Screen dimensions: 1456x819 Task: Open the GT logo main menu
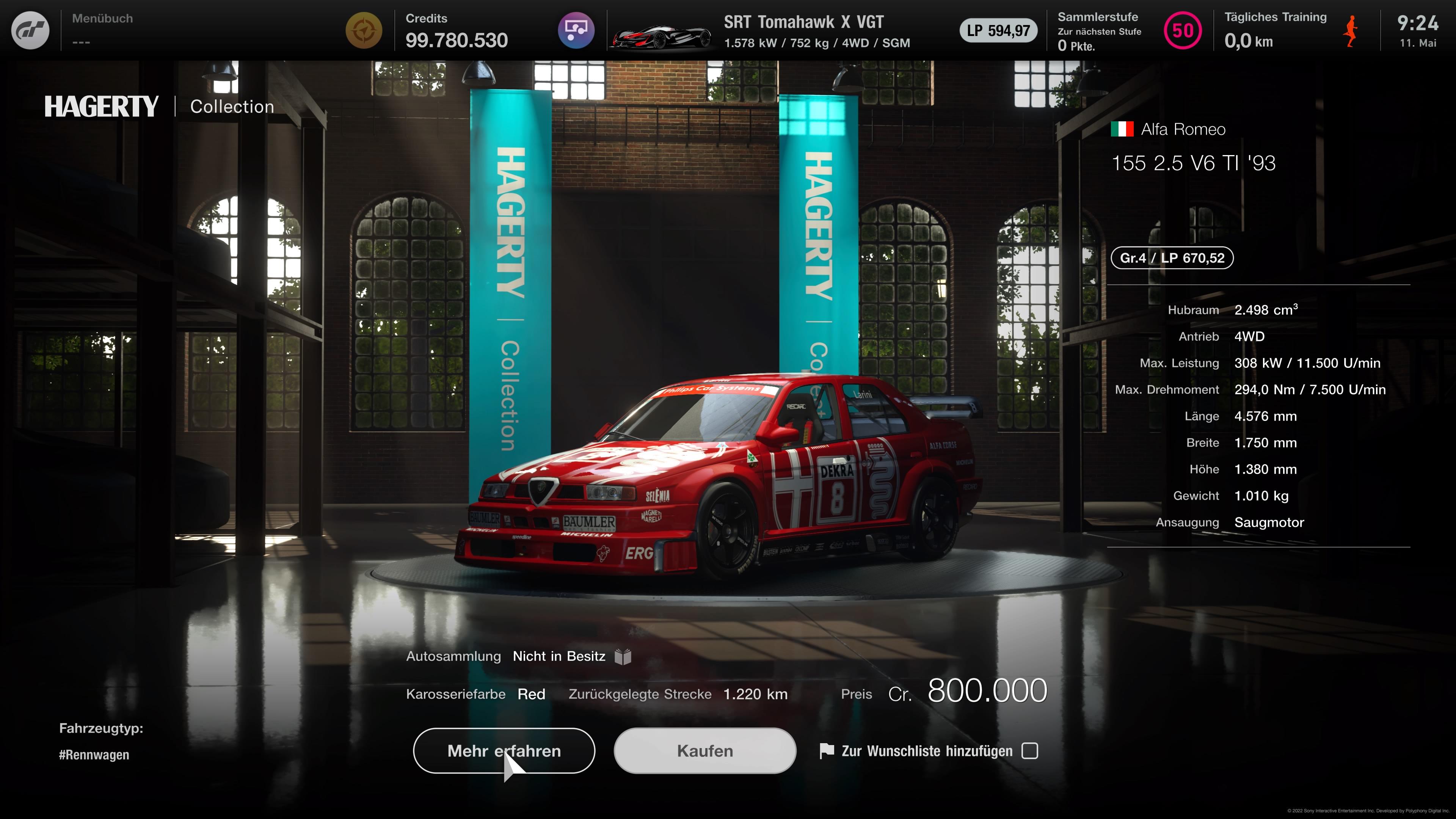tap(30, 30)
